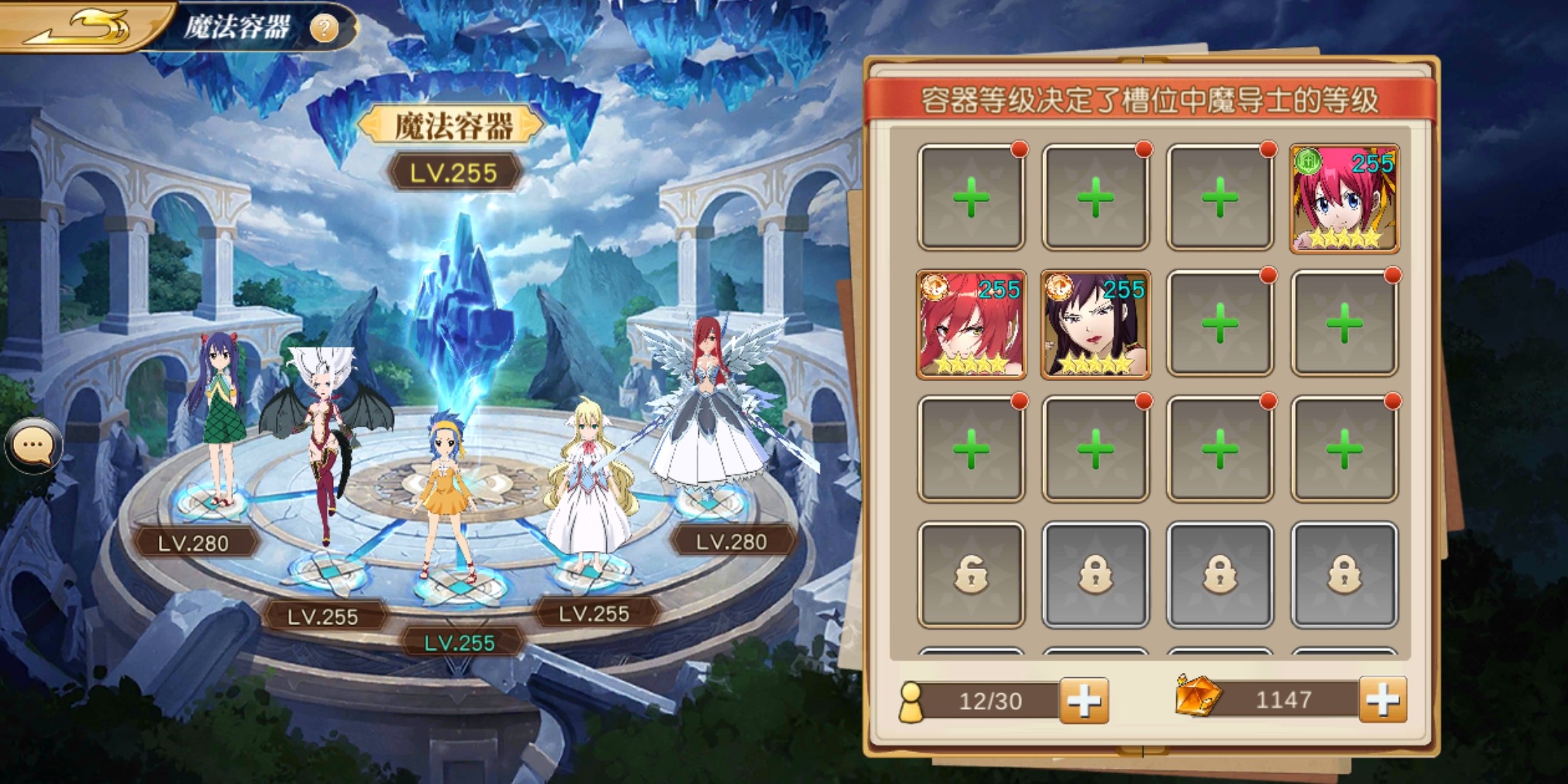Add more orange gems beside 1147
Image resolution: width=1568 pixels, height=784 pixels.
pos(1382,700)
